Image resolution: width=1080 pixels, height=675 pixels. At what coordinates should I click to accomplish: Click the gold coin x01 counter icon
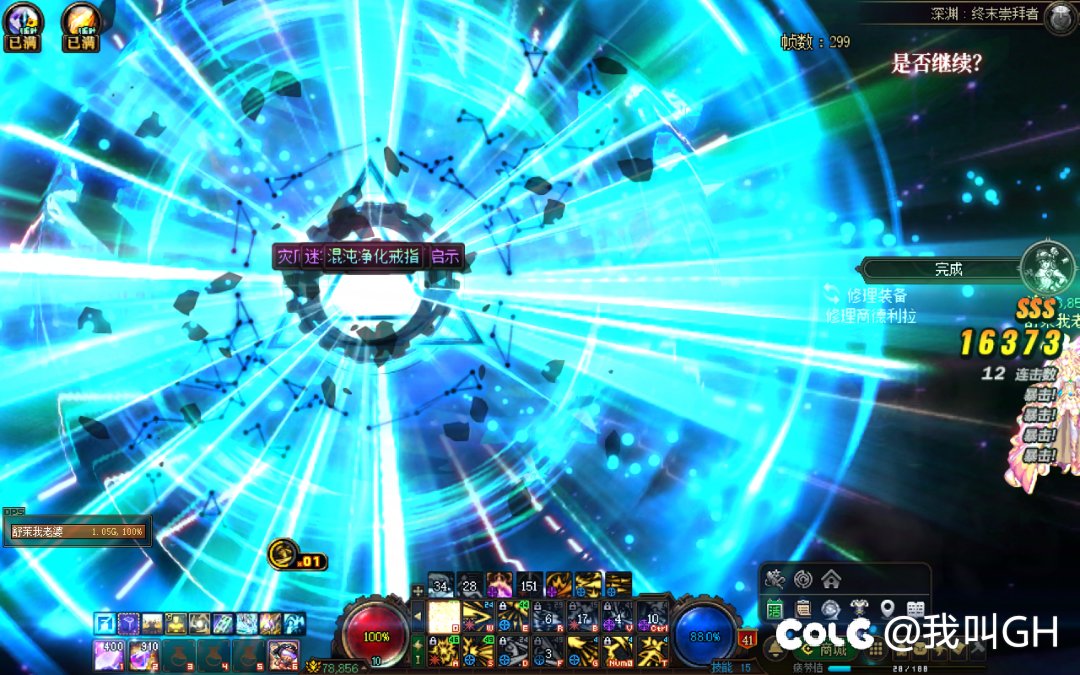(x=284, y=553)
